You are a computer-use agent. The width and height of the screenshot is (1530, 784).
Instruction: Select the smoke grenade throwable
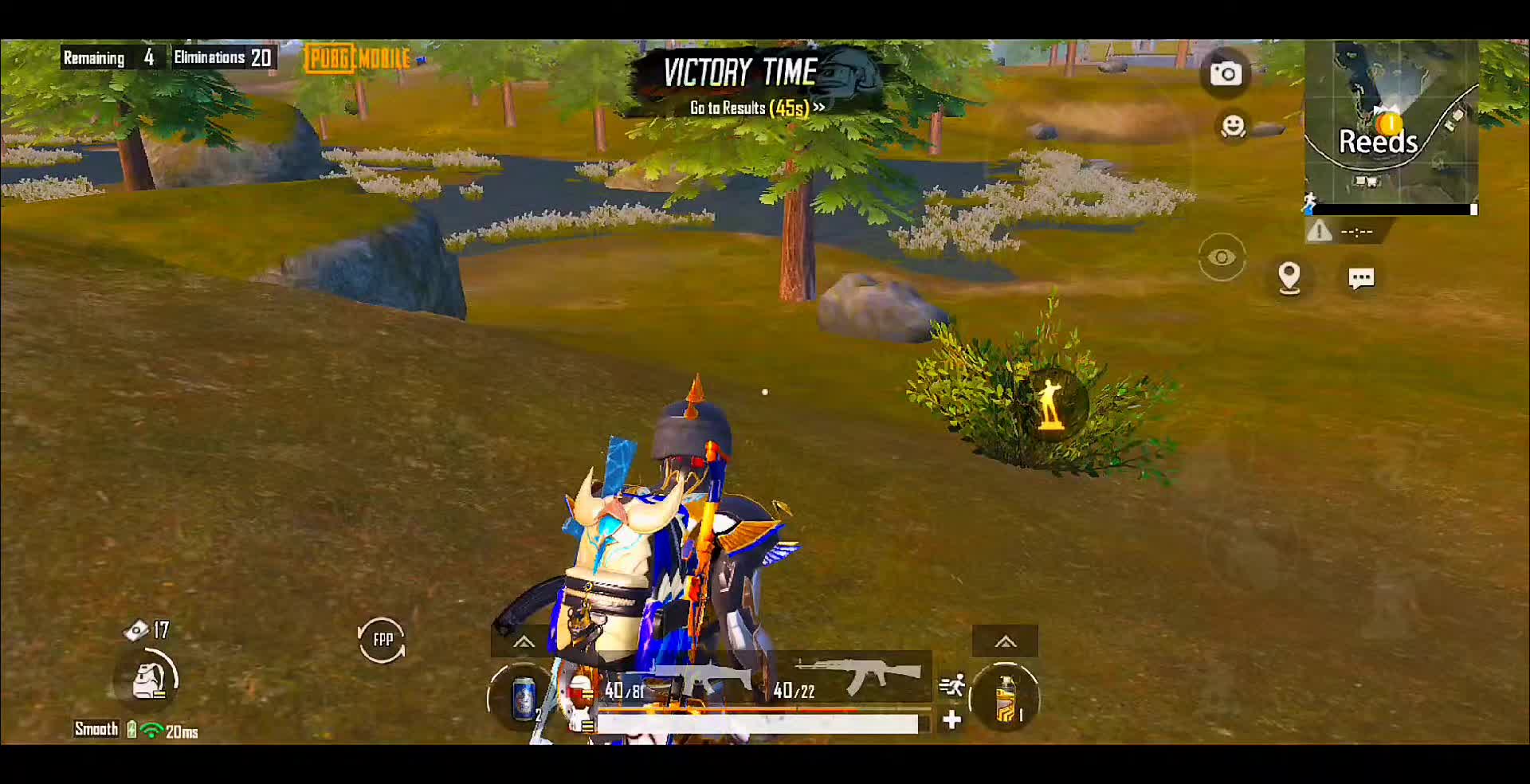click(1005, 699)
